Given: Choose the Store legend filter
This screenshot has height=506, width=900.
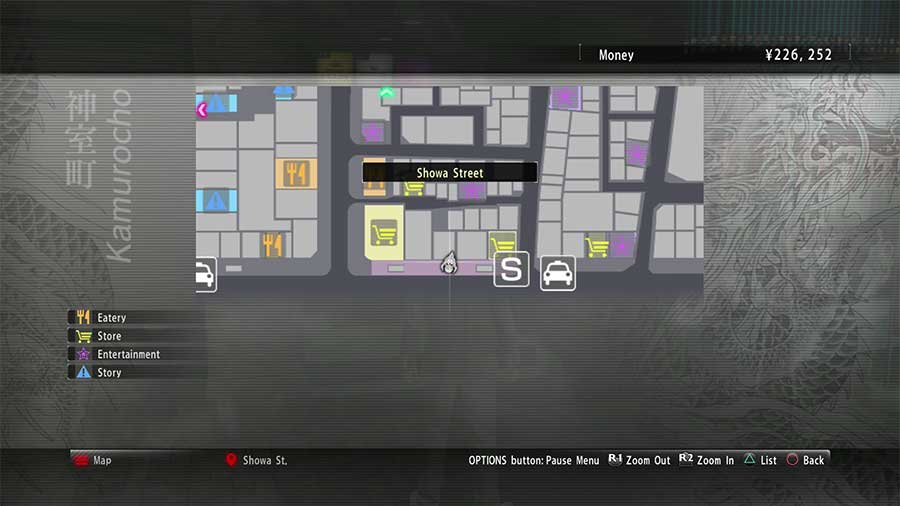Looking at the screenshot, I should click(x=108, y=336).
